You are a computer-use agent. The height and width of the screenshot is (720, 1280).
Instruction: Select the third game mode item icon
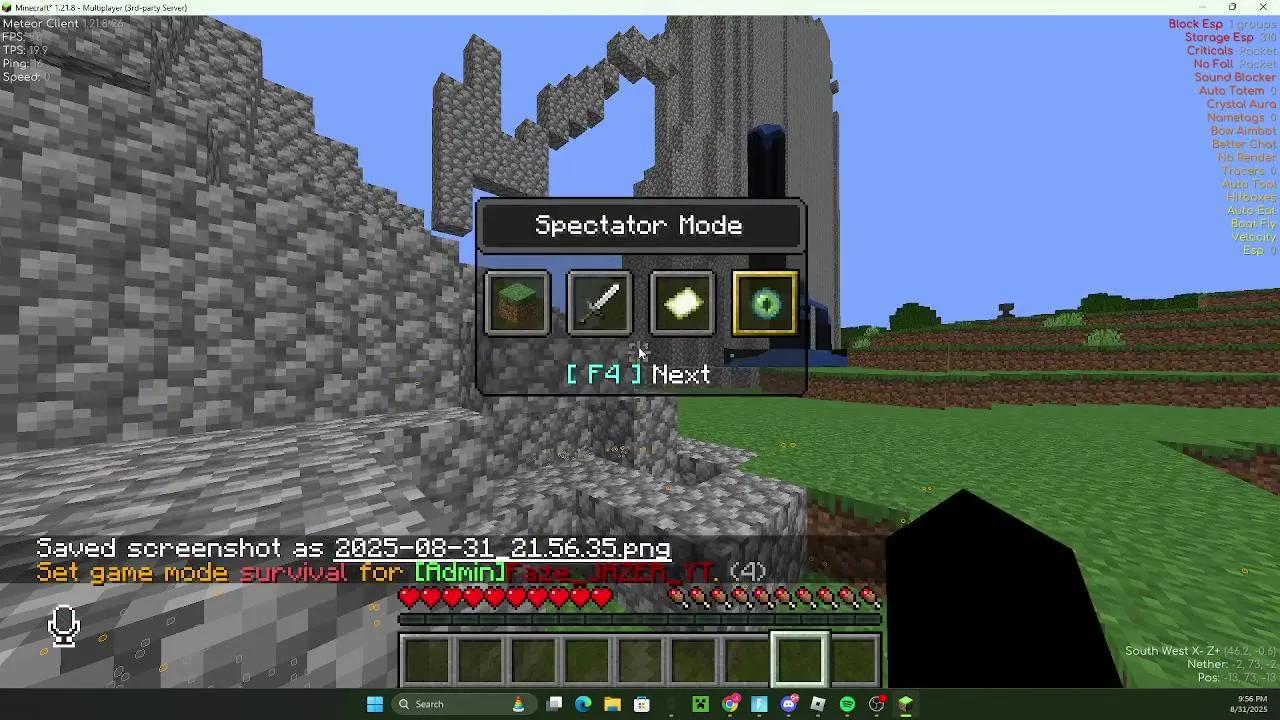coord(681,303)
